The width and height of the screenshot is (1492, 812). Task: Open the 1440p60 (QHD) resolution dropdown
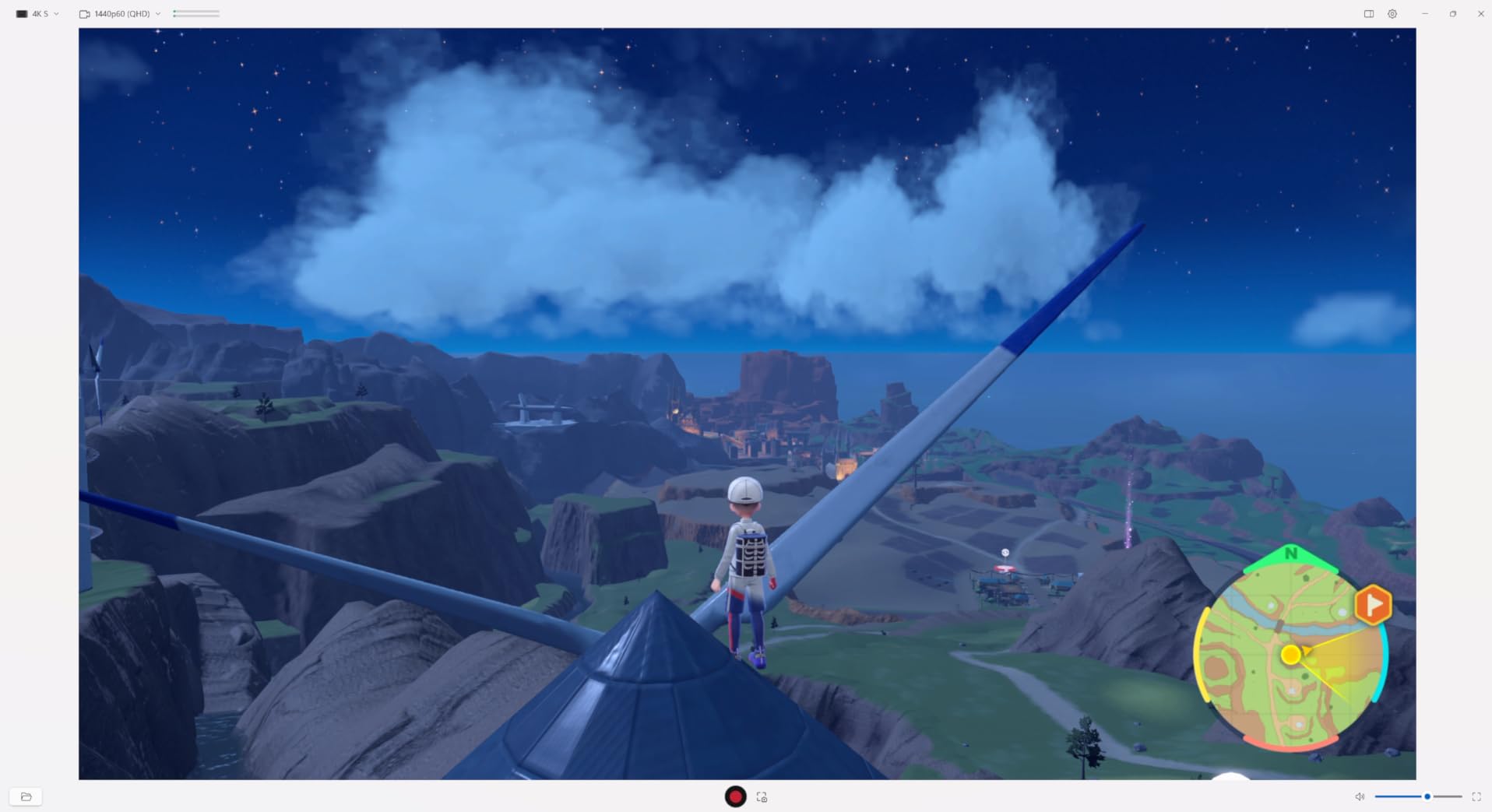point(120,14)
